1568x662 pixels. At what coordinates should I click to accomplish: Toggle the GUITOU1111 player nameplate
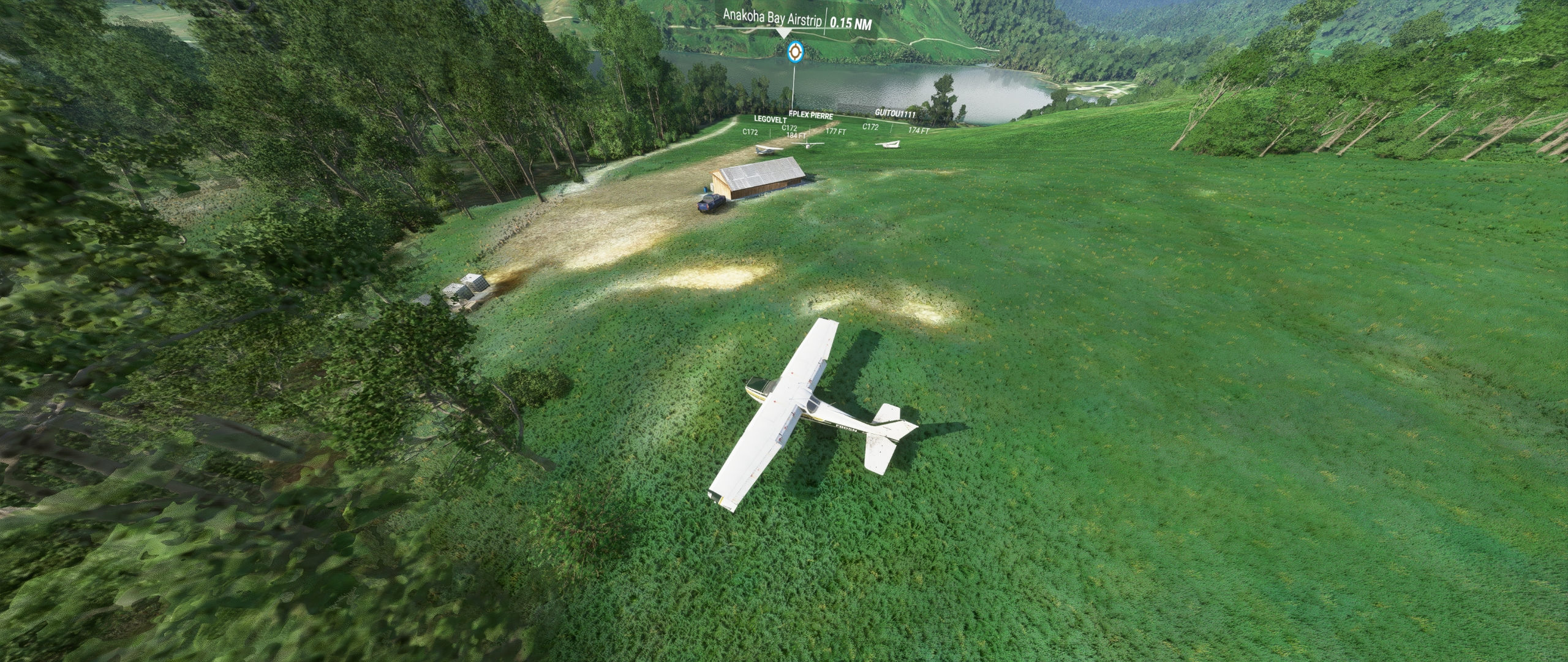(895, 113)
